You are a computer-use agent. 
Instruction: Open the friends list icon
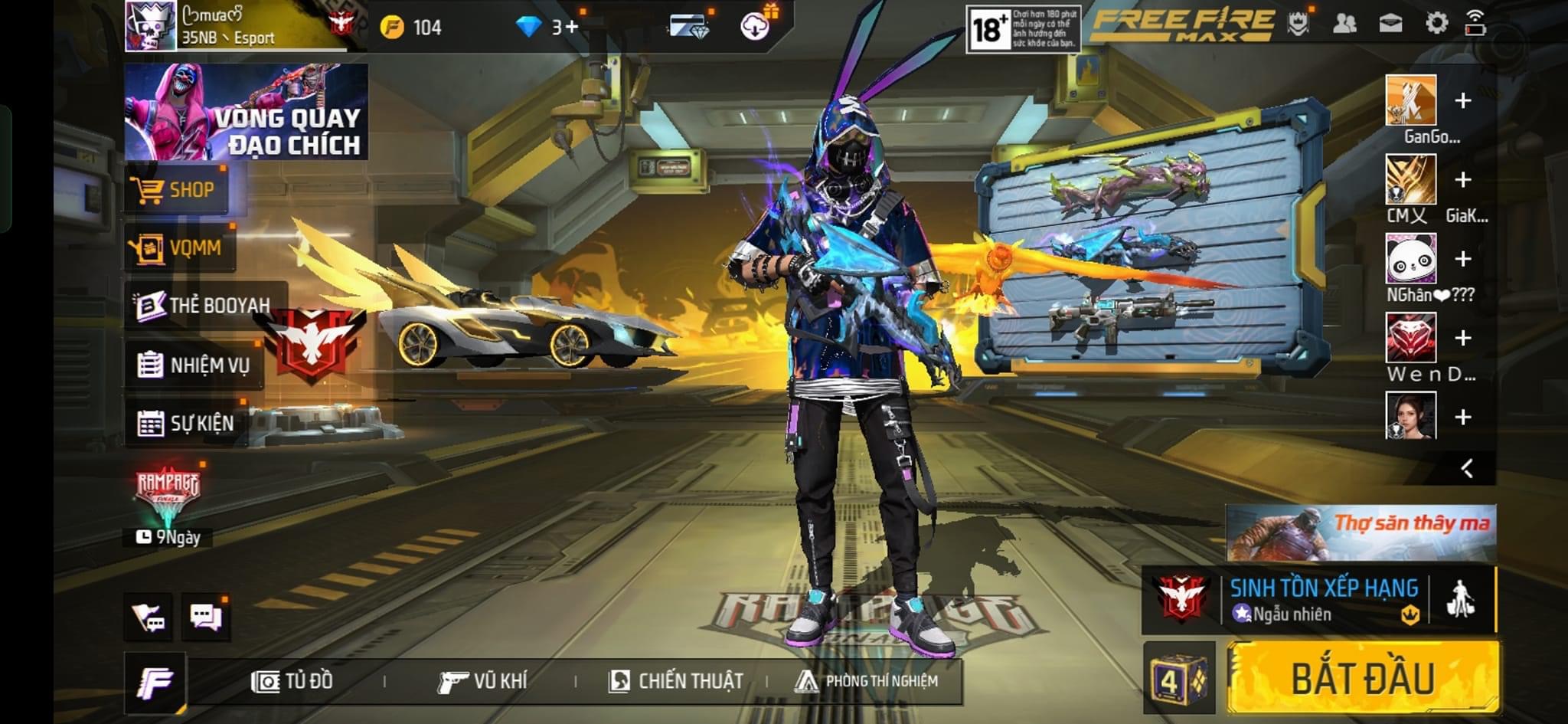[x=1344, y=24]
